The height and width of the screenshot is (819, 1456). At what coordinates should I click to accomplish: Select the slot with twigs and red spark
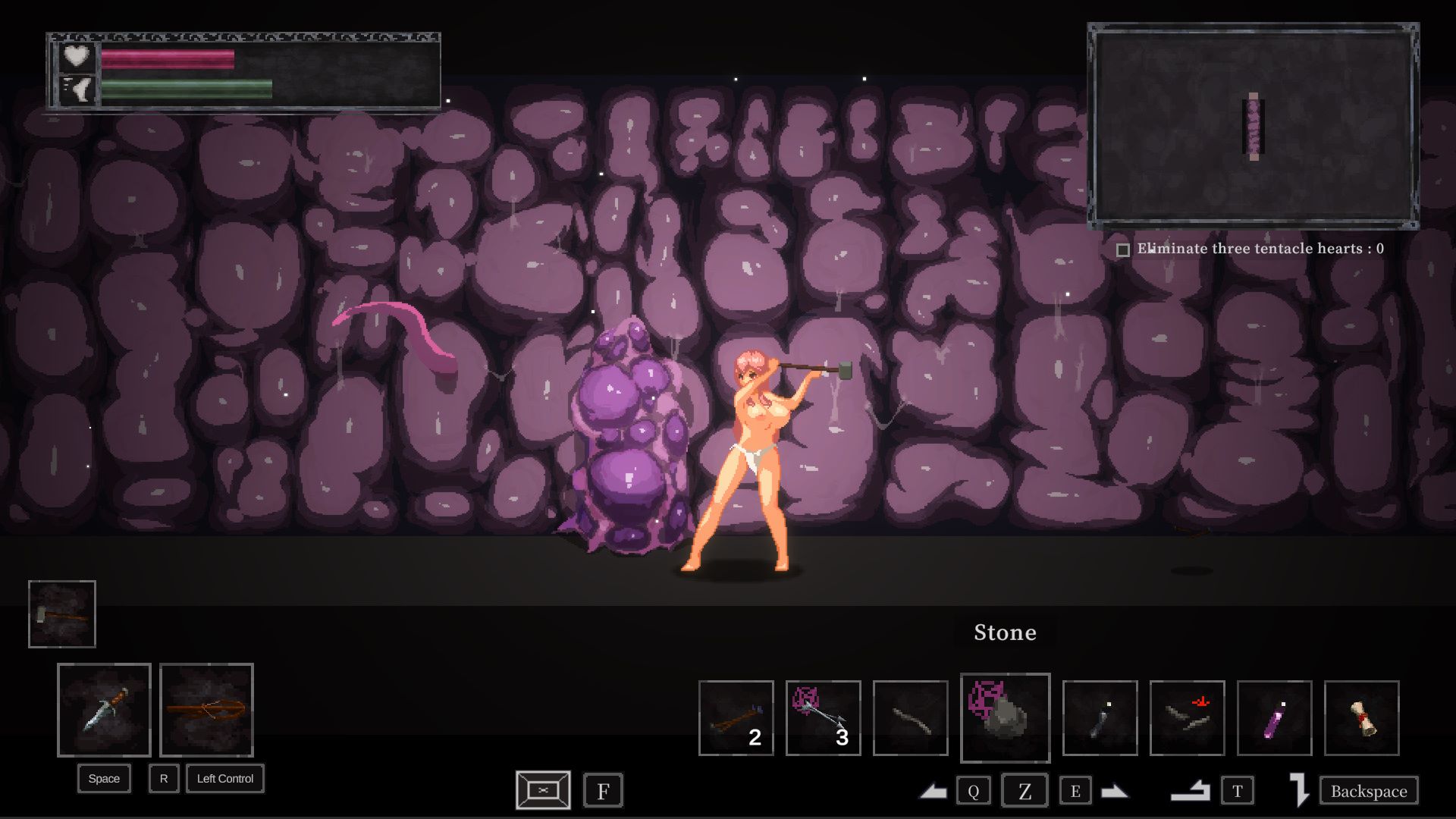pyautogui.click(x=1187, y=718)
